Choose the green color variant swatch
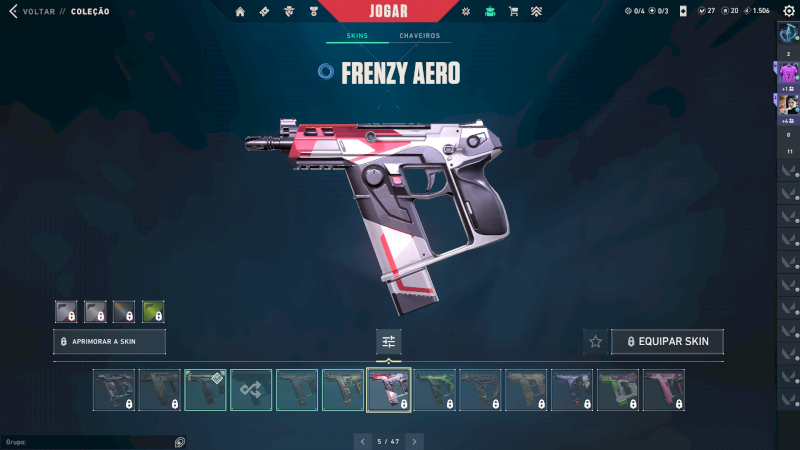This screenshot has width=800, height=450. pos(153,311)
